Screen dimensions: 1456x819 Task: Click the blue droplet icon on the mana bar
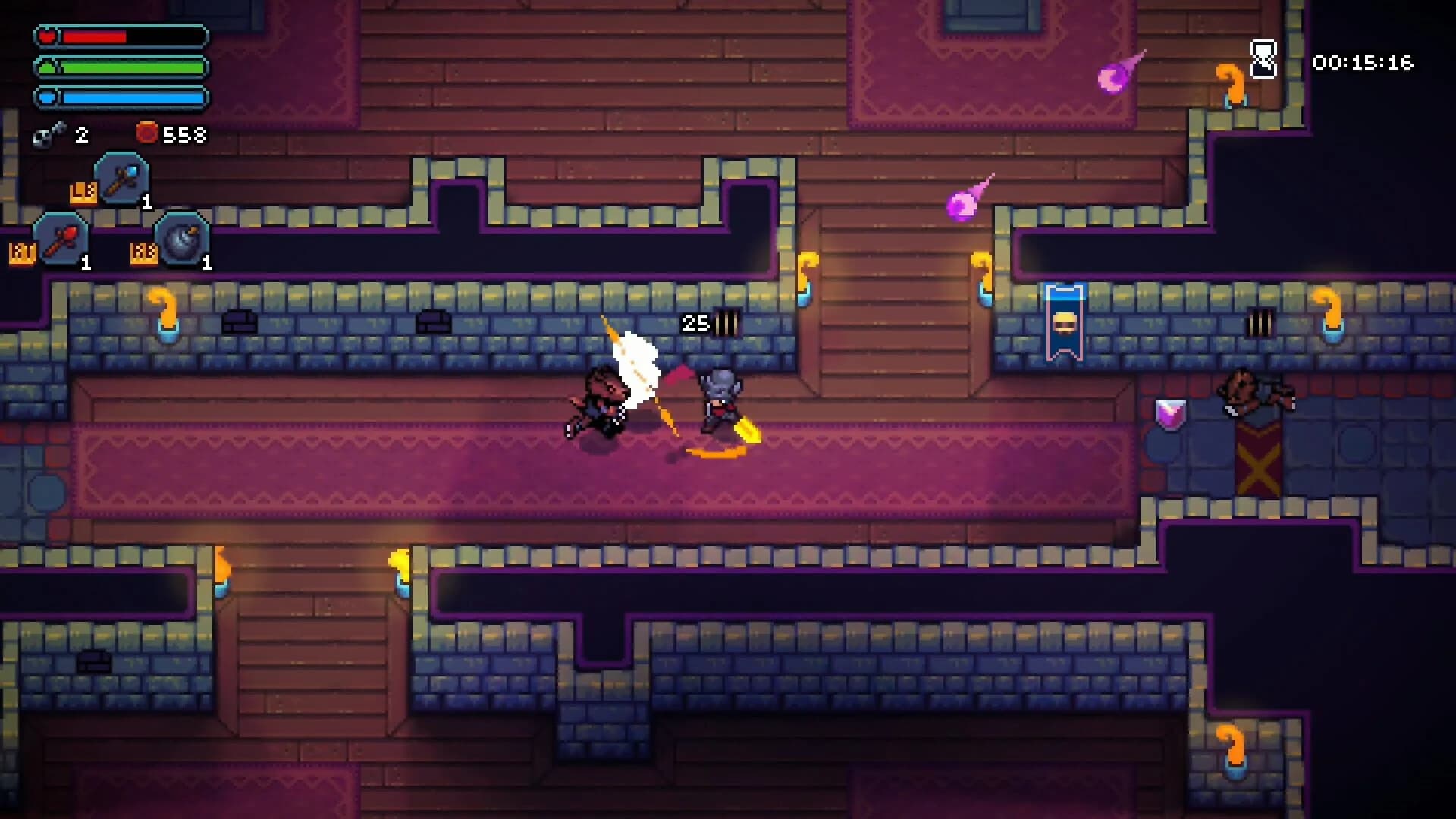coord(47,96)
